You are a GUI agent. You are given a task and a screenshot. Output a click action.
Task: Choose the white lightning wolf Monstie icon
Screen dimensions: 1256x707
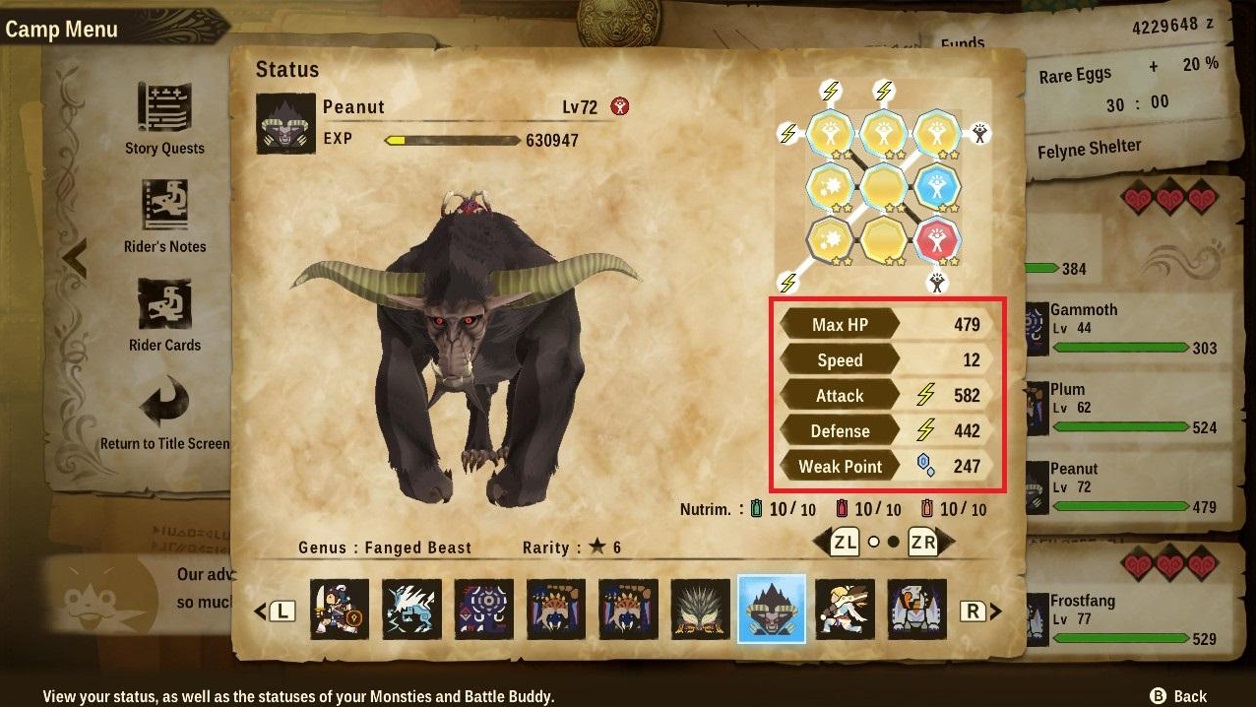click(x=412, y=609)
